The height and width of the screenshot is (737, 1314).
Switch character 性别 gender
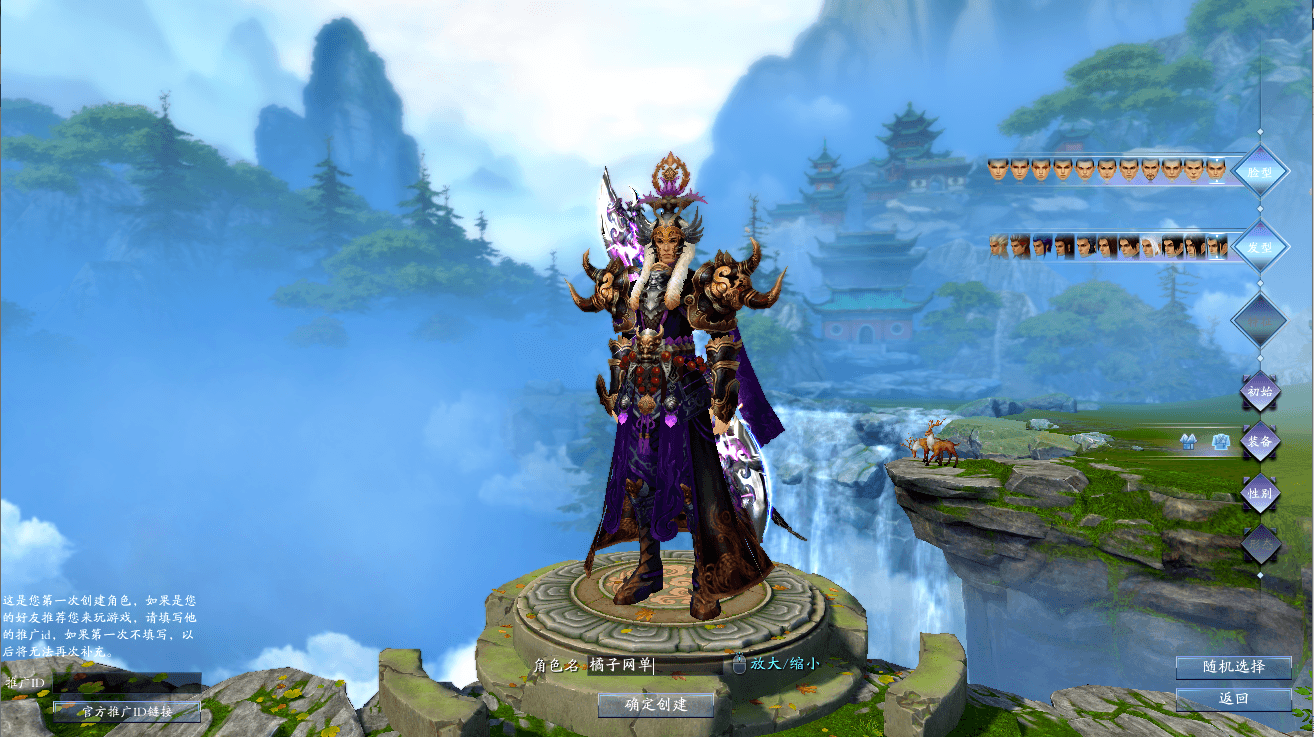(1260, 492)
